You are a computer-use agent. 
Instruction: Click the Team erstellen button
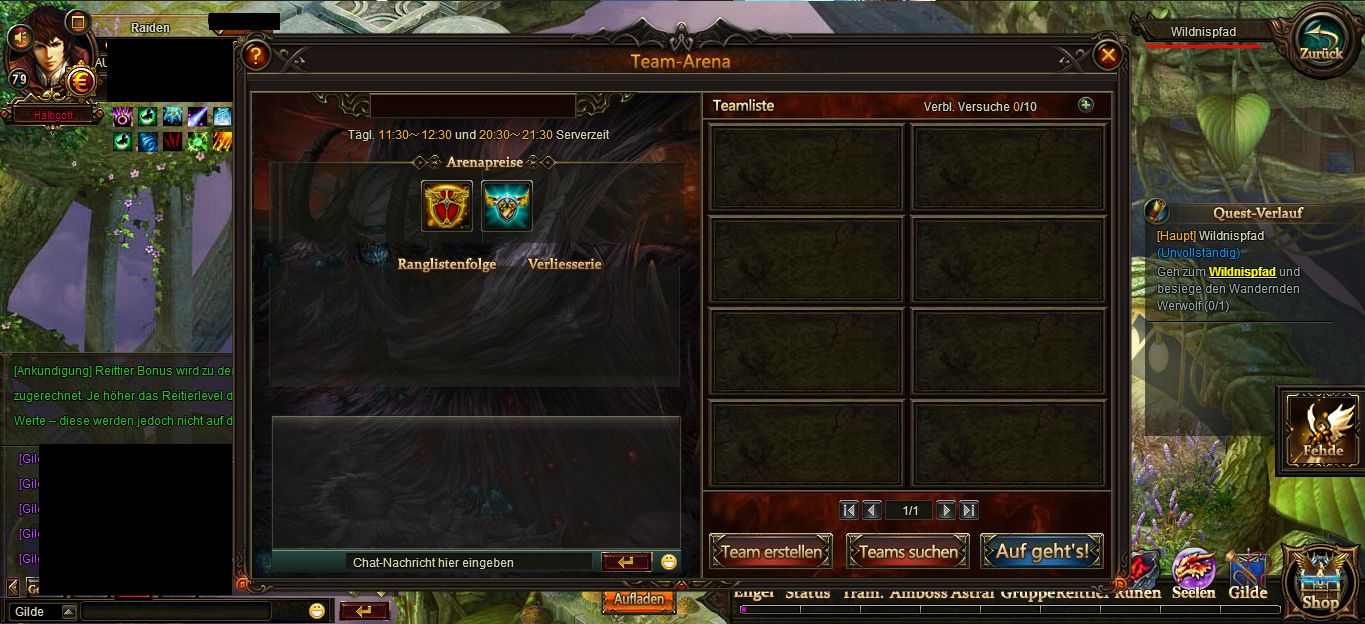point(771,551)
